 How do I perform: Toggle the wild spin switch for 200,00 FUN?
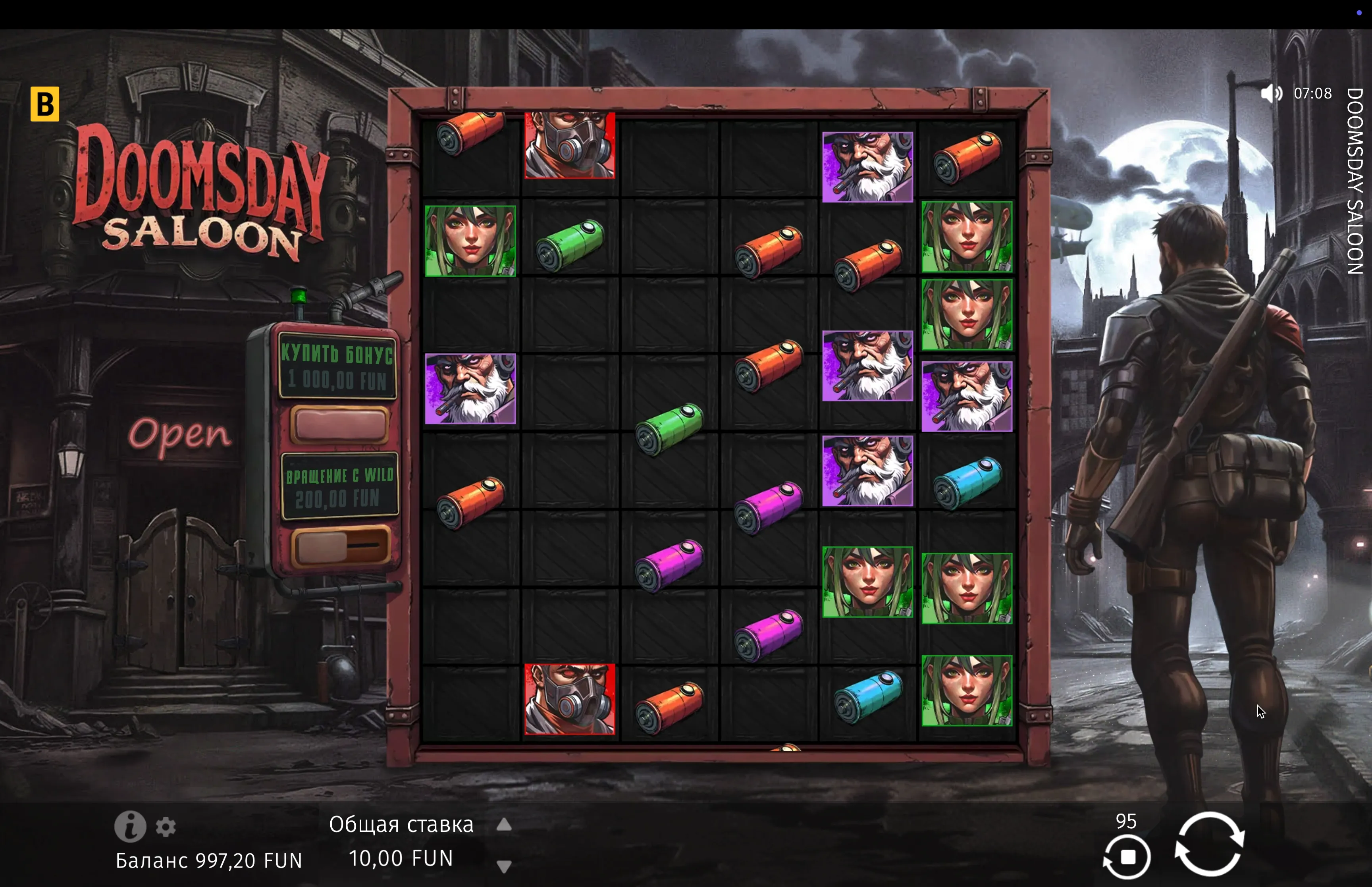click(x=339, y=546)
